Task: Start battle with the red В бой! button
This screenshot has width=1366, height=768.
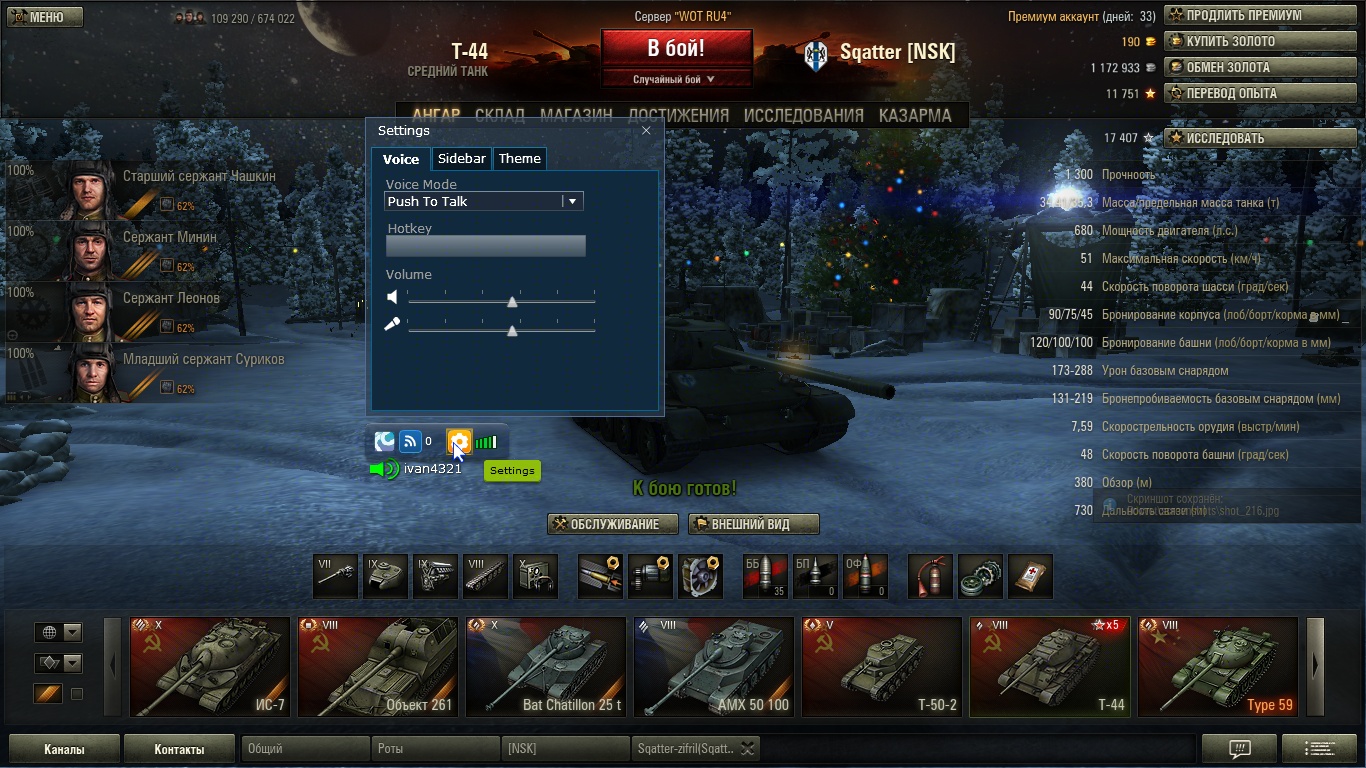Action: [676, 48]
